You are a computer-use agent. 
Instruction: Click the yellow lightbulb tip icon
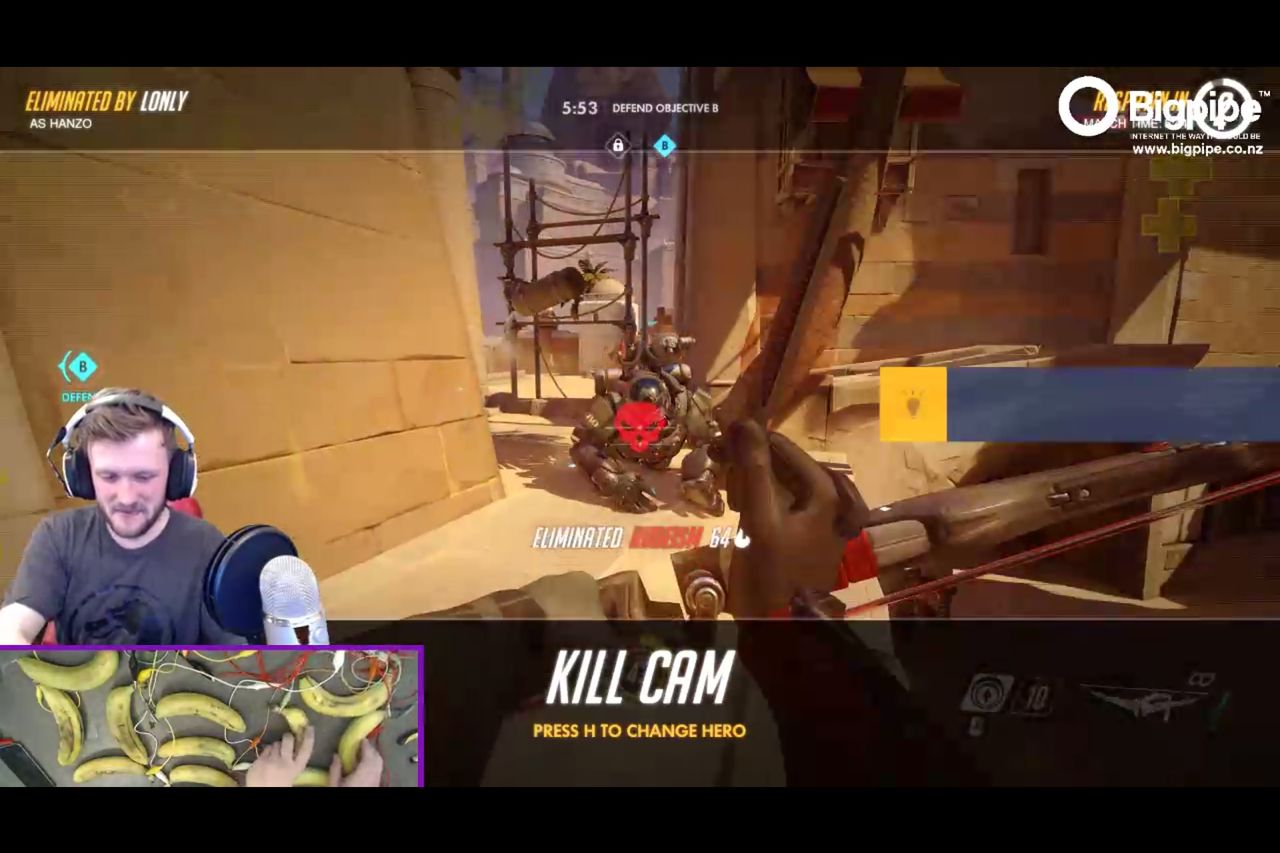pyautogui.click(x=913, y=402)
